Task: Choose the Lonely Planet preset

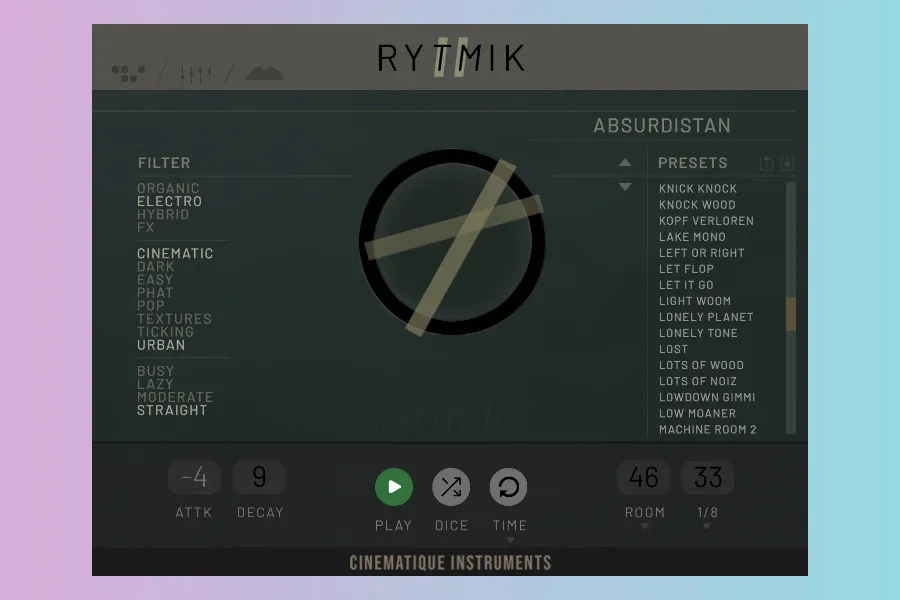Action: tap(706, 317)
